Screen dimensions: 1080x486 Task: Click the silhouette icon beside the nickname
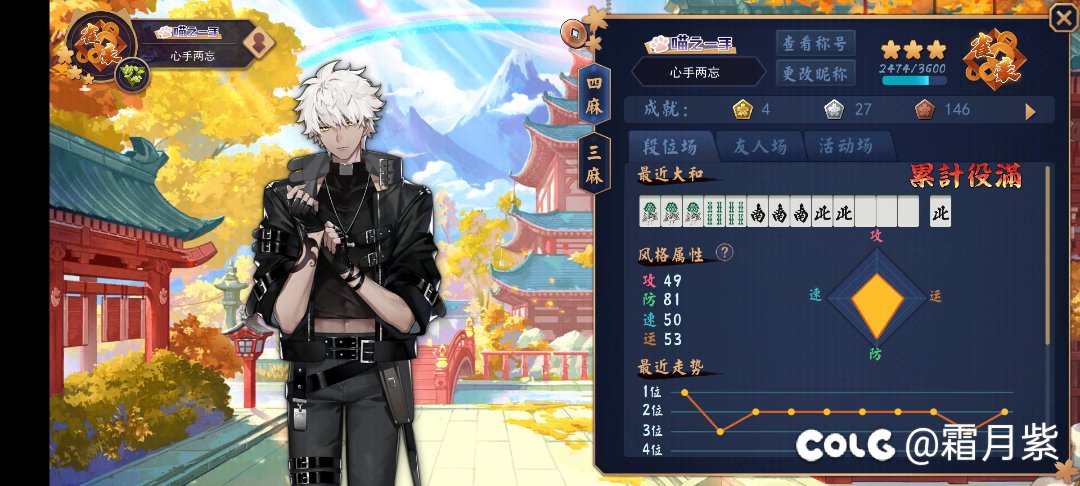(257, 43)
